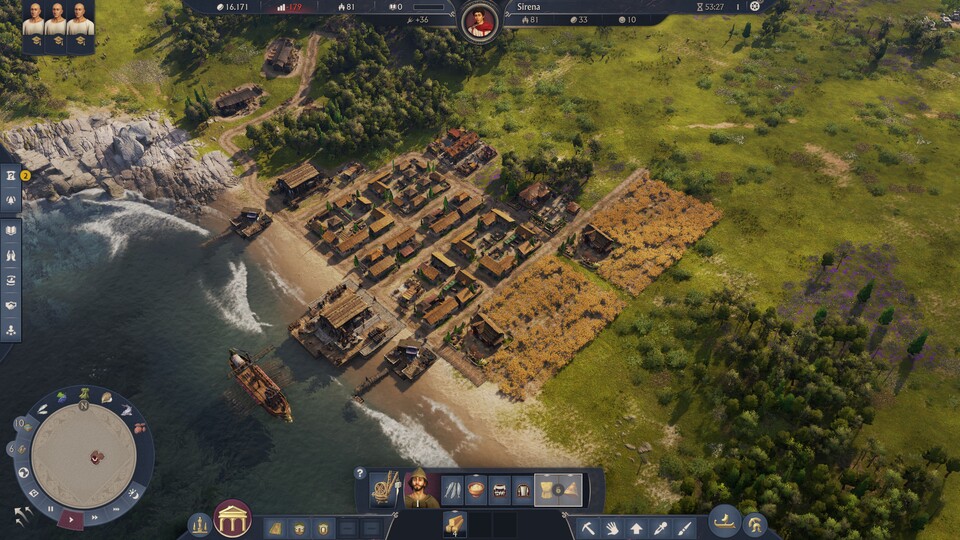The image size is (960, 540).
Task: Open the military helmet menu
Action: (x=754, y=525)
